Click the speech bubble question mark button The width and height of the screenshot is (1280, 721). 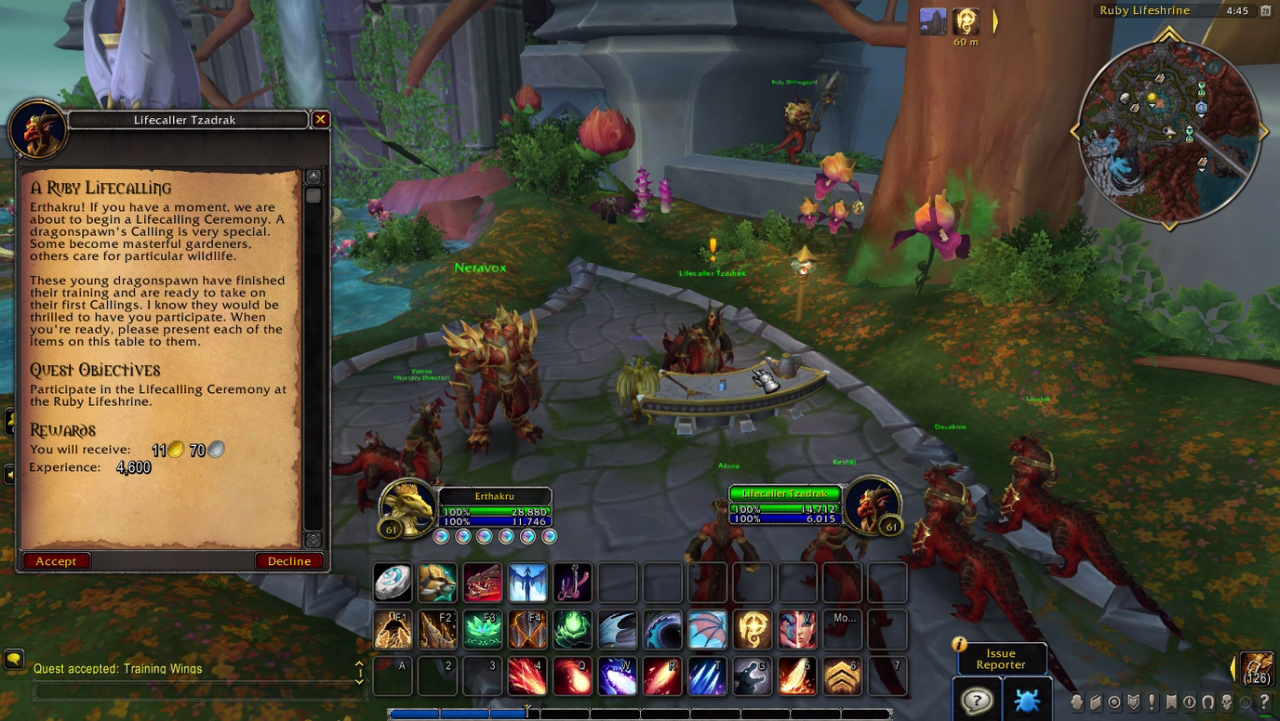click(976, 700)
